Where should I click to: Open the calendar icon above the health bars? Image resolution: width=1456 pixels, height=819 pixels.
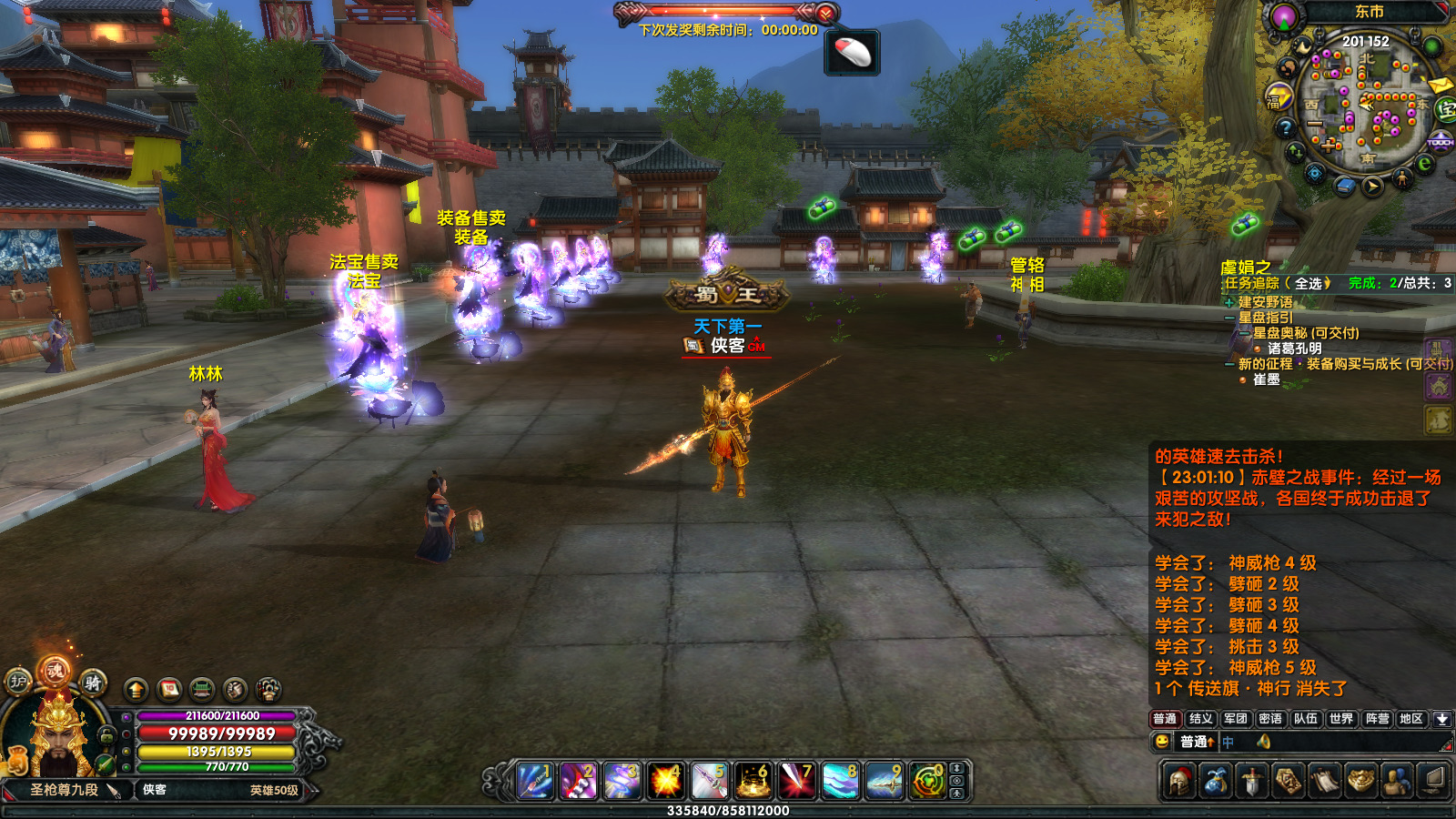click(169, 689)
